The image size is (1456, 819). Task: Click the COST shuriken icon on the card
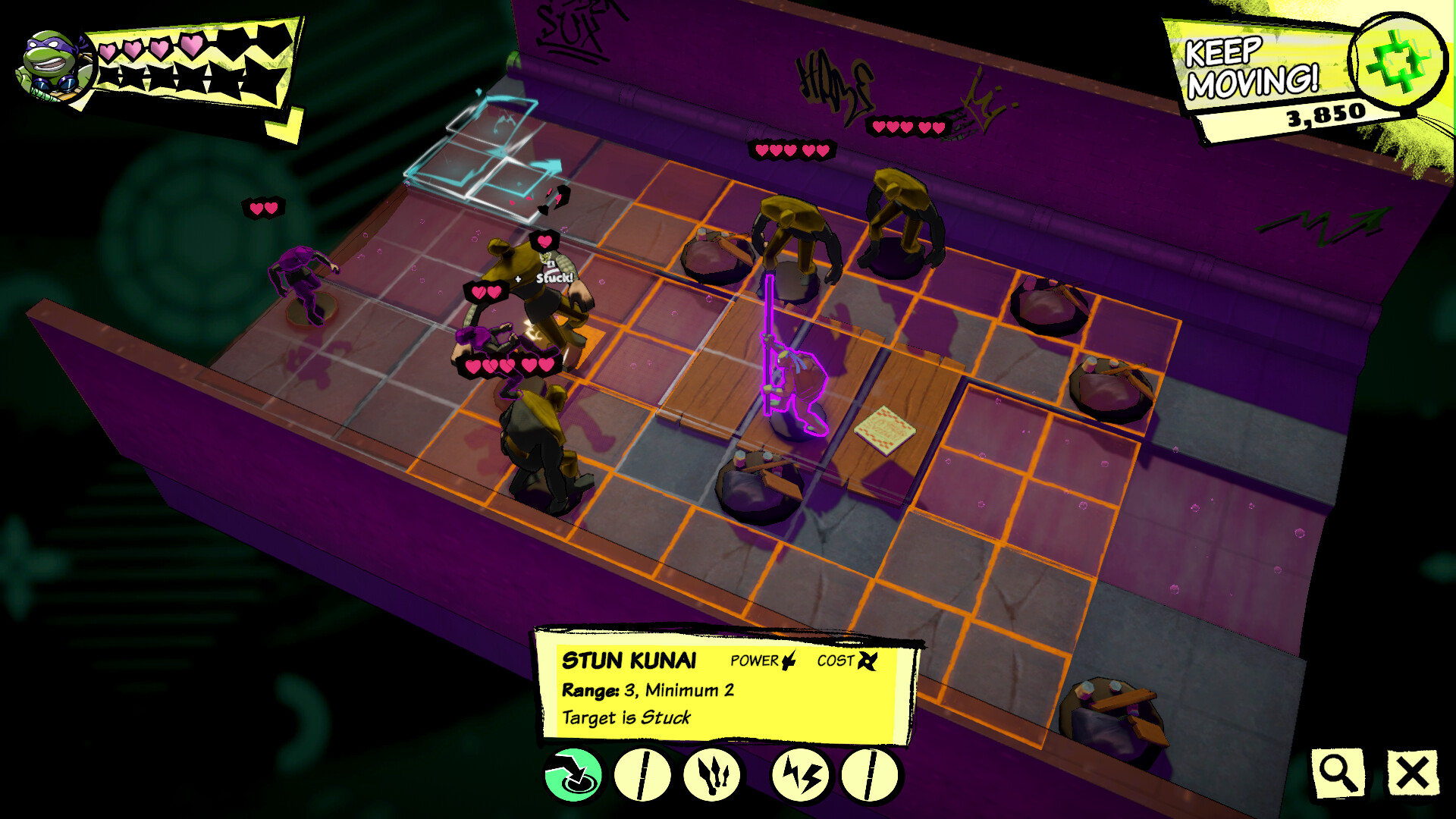(869, 660)
